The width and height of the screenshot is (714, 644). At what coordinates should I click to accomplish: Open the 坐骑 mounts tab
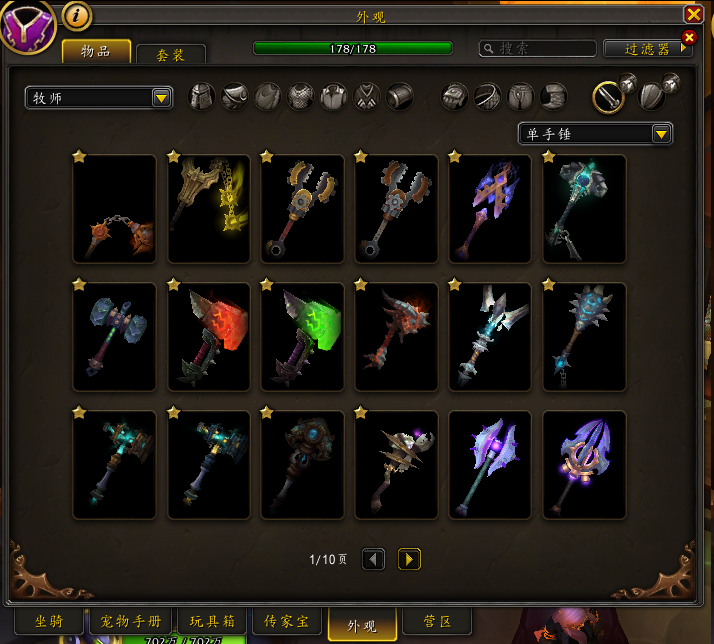(x=49, y=622)
